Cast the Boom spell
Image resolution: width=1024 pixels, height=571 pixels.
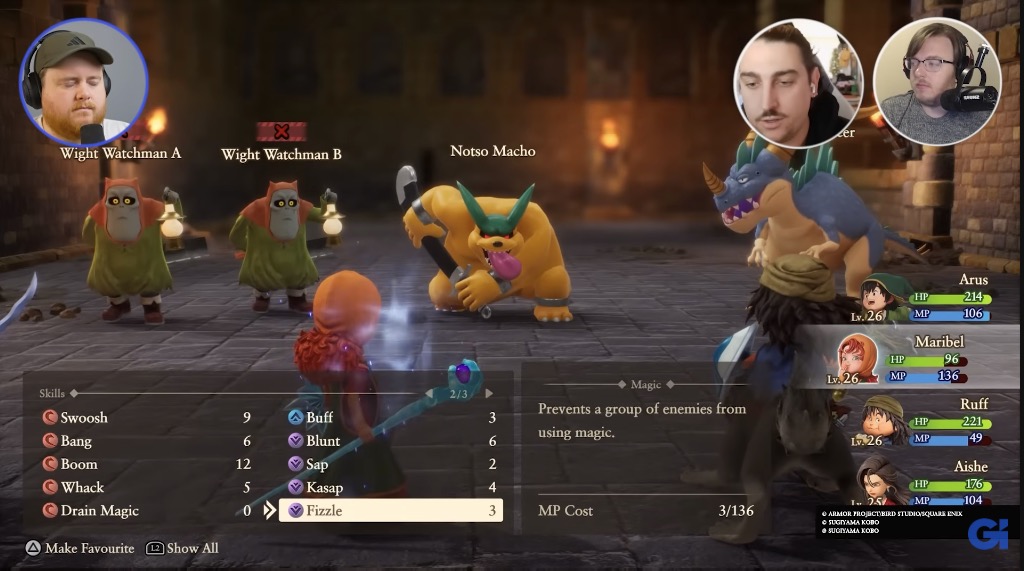coord(79,464)
